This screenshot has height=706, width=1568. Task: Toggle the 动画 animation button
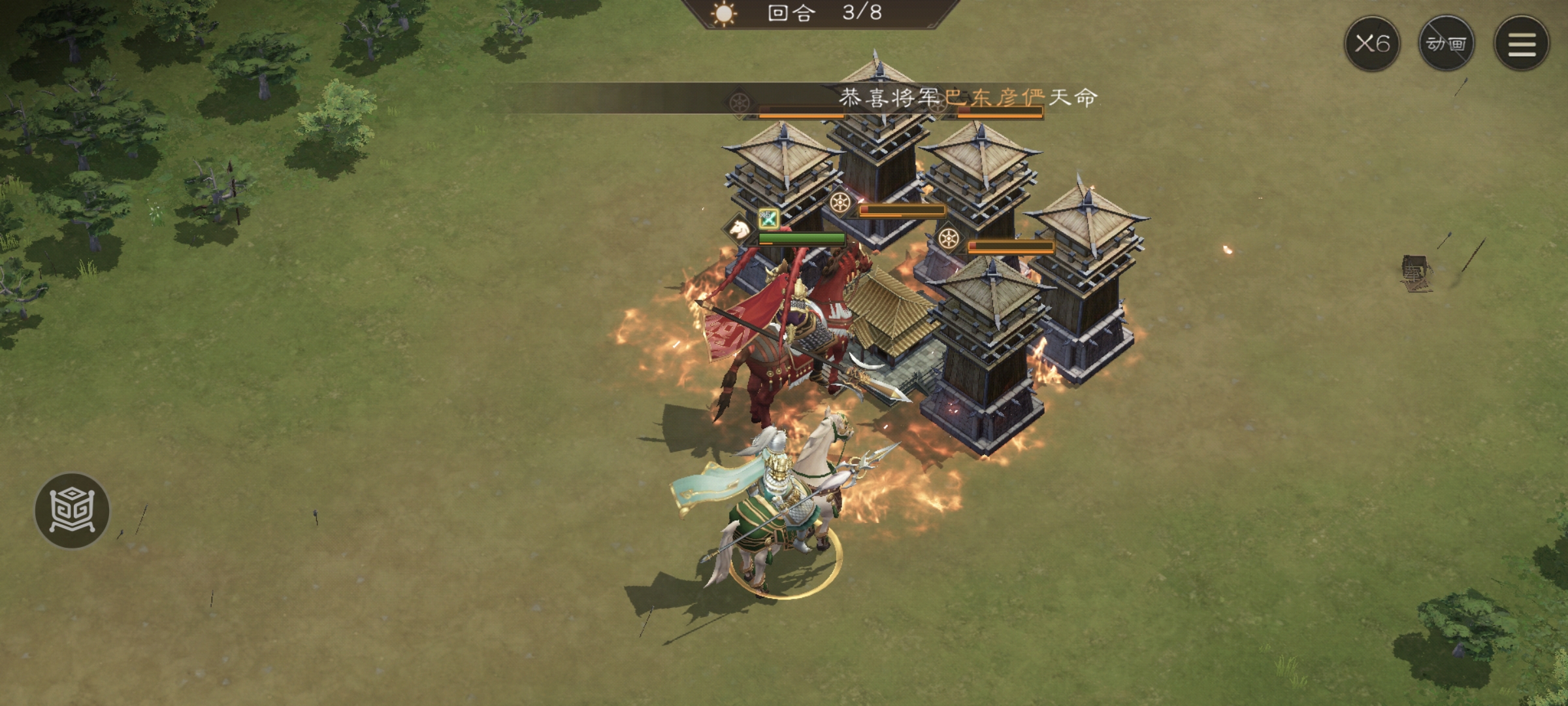(1446, 44)
